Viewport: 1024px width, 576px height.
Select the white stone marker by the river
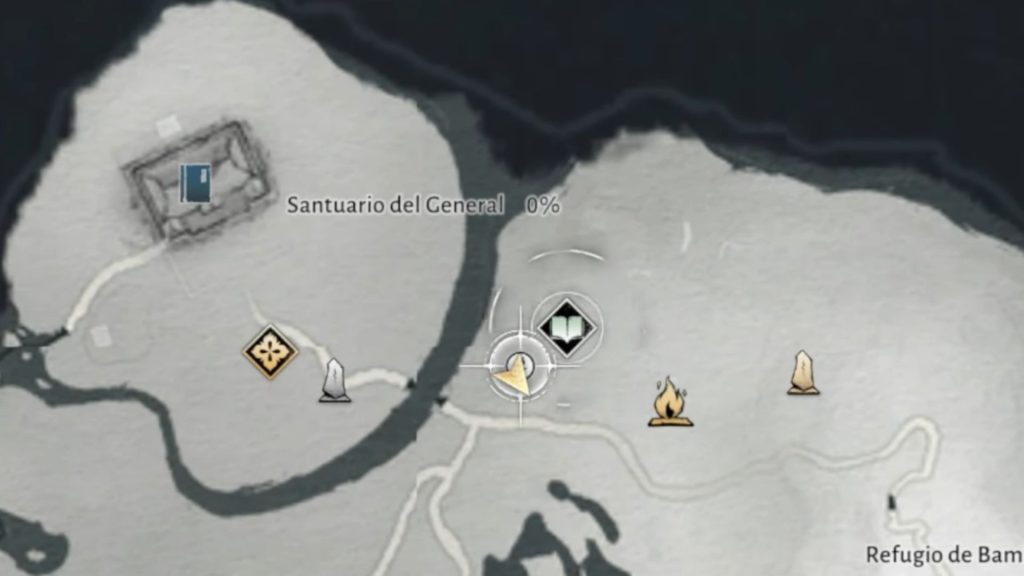334,381
